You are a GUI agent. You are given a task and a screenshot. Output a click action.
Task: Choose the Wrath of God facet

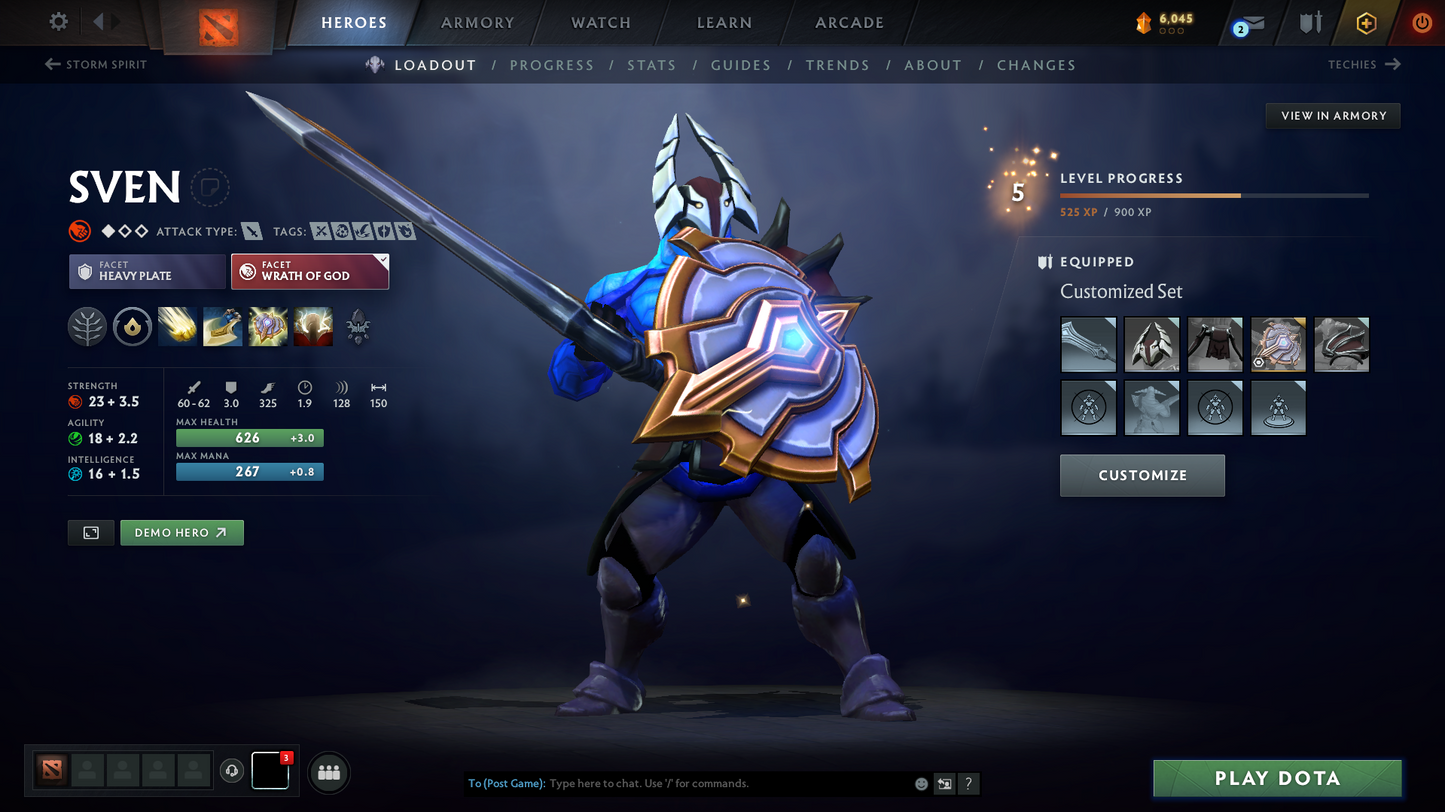point(310,271)
